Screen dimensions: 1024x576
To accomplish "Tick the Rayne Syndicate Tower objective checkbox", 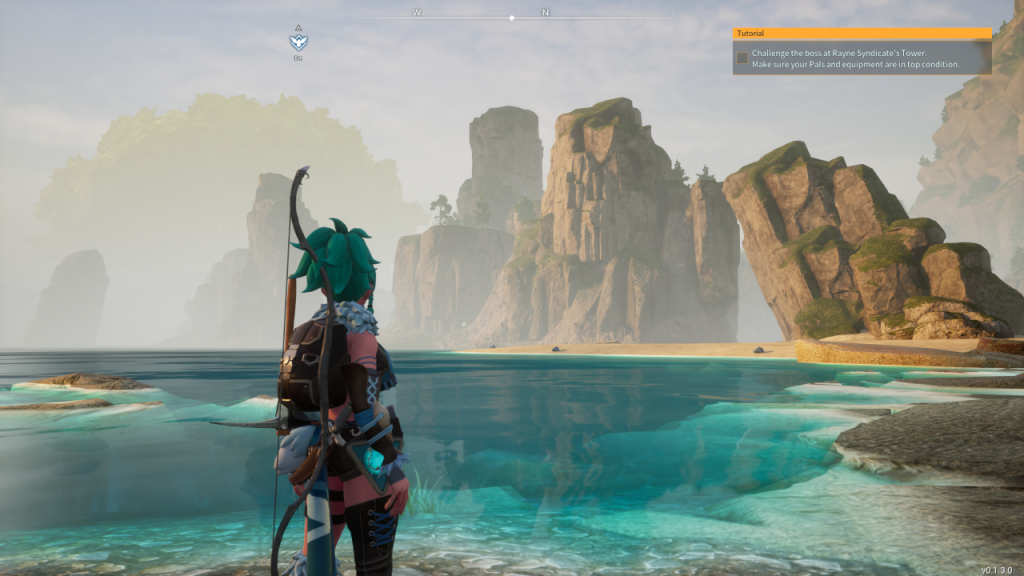I will tap(742, 58).
